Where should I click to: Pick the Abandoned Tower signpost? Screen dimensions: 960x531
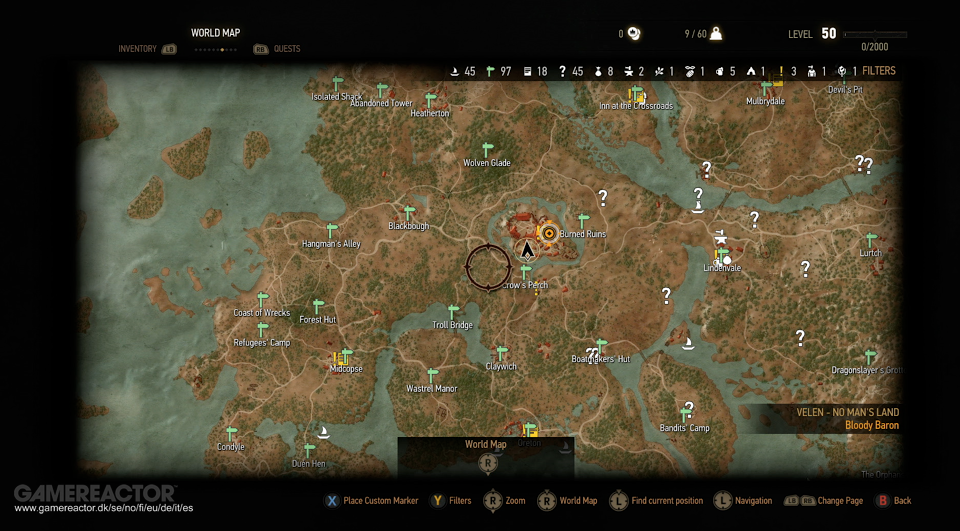point(382,91)
